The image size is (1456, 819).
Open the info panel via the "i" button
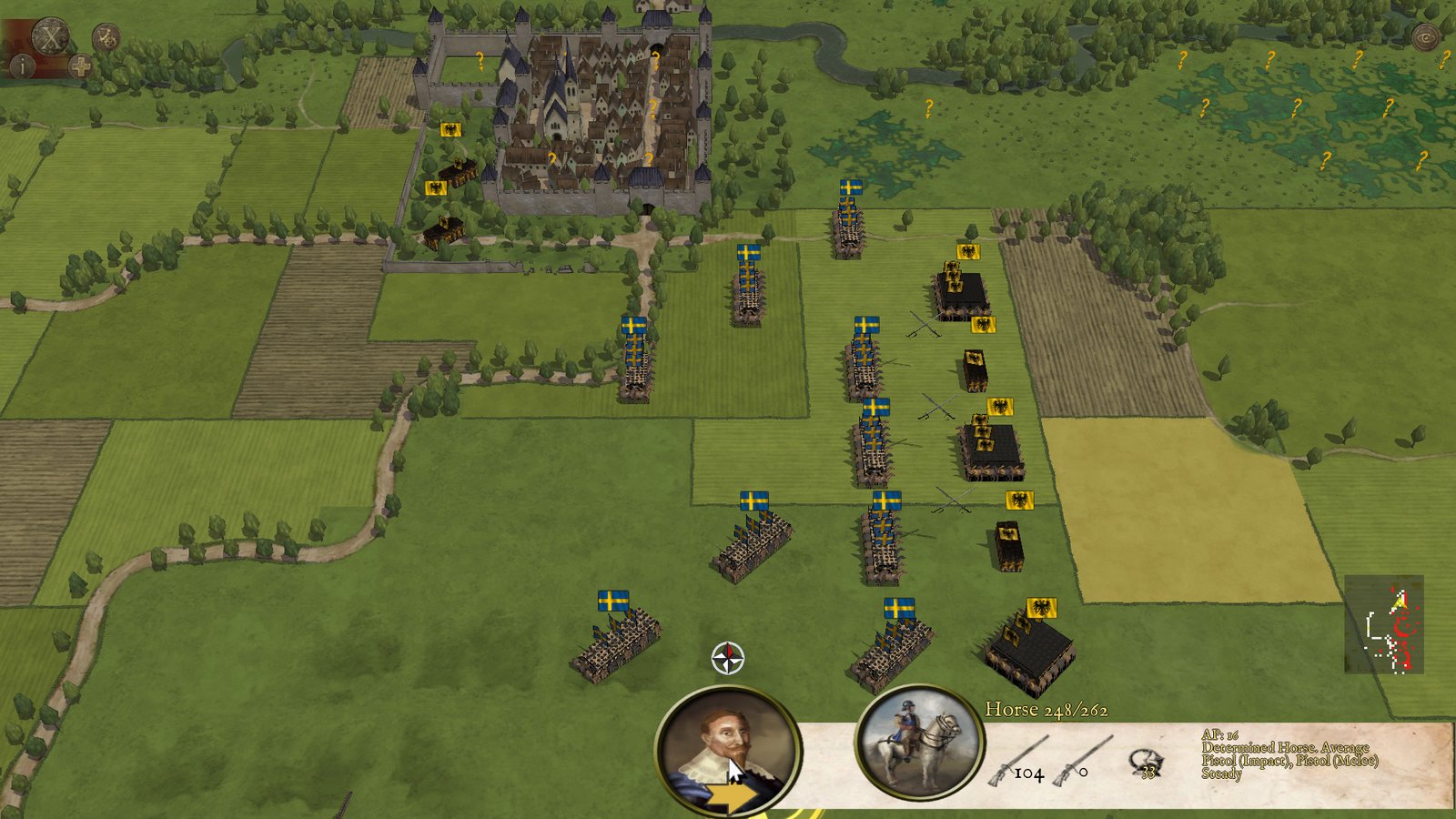point(22,66)
